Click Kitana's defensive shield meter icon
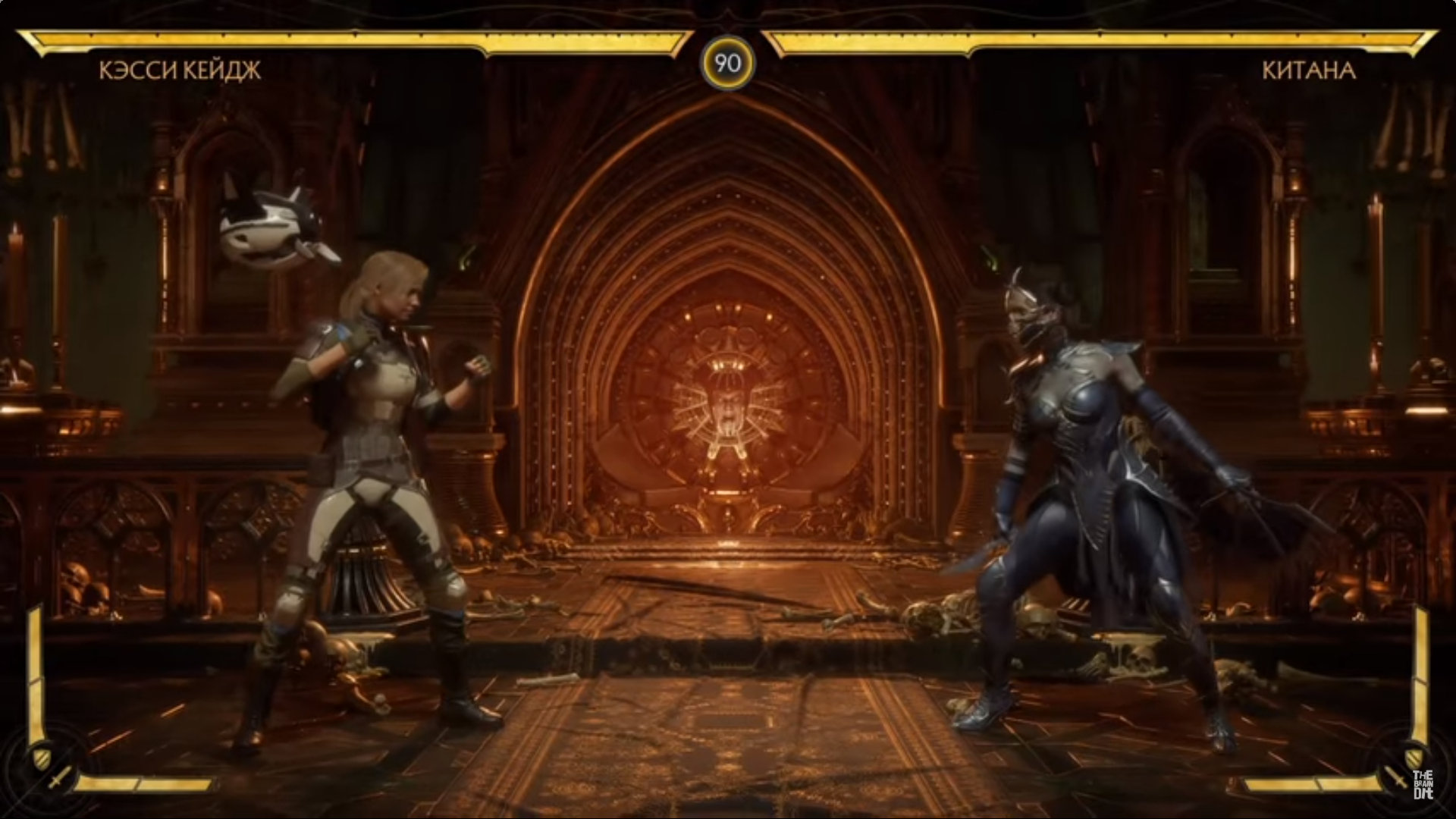Viewport: 1456px width, 819px height. [1414, 756]
